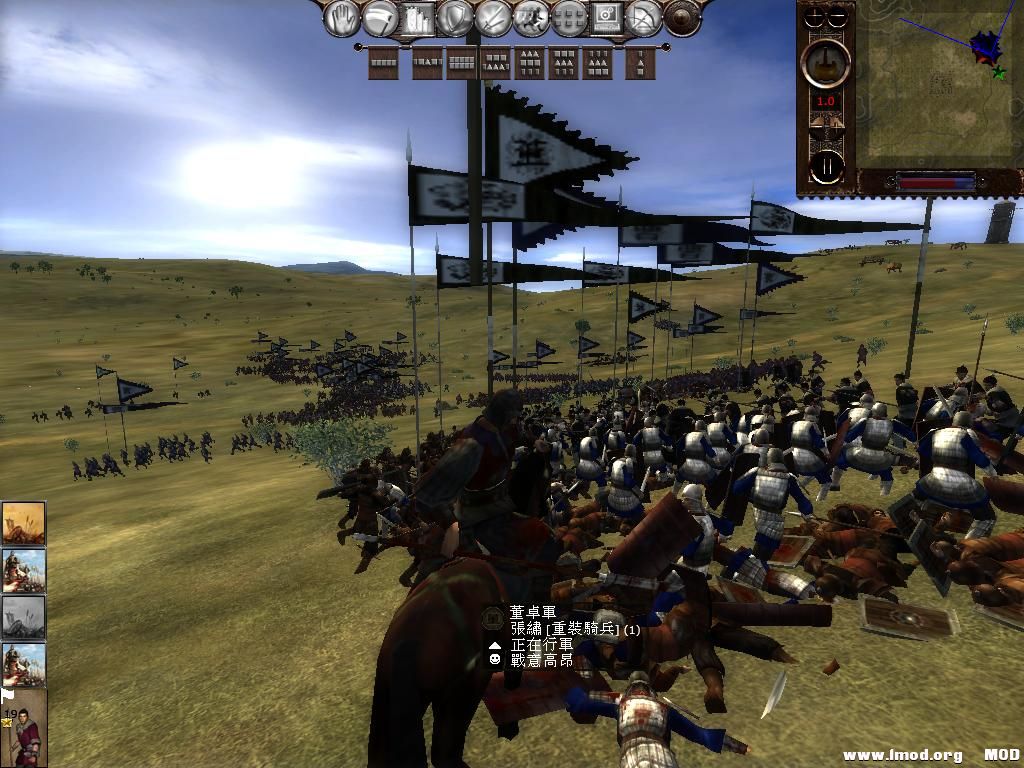Activate the round bronze shield ability button

pyautogui.click(x=682, y=18)
